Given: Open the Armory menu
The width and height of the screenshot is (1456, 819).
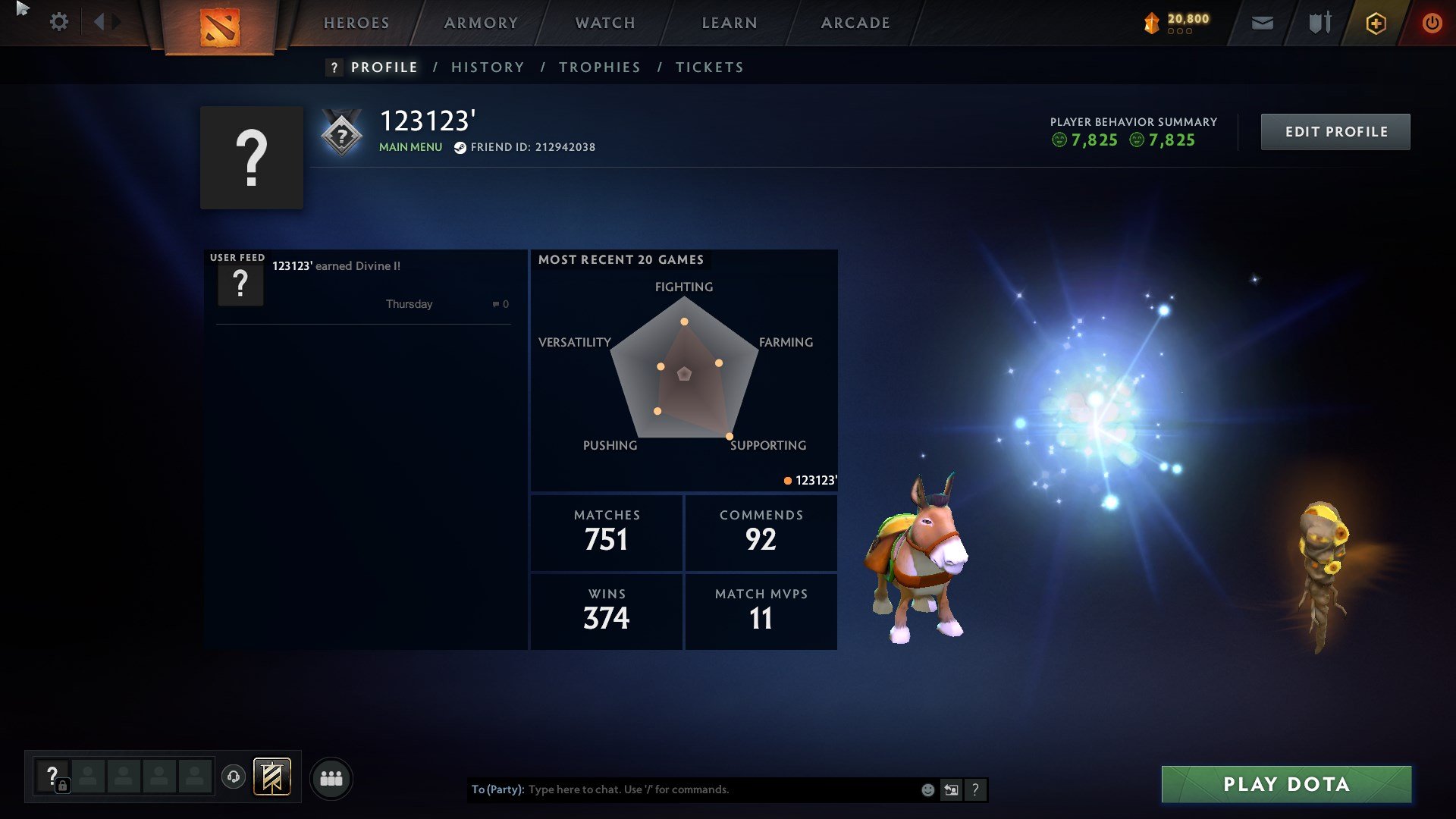Looking at the screenshot, I should [481, 23].
